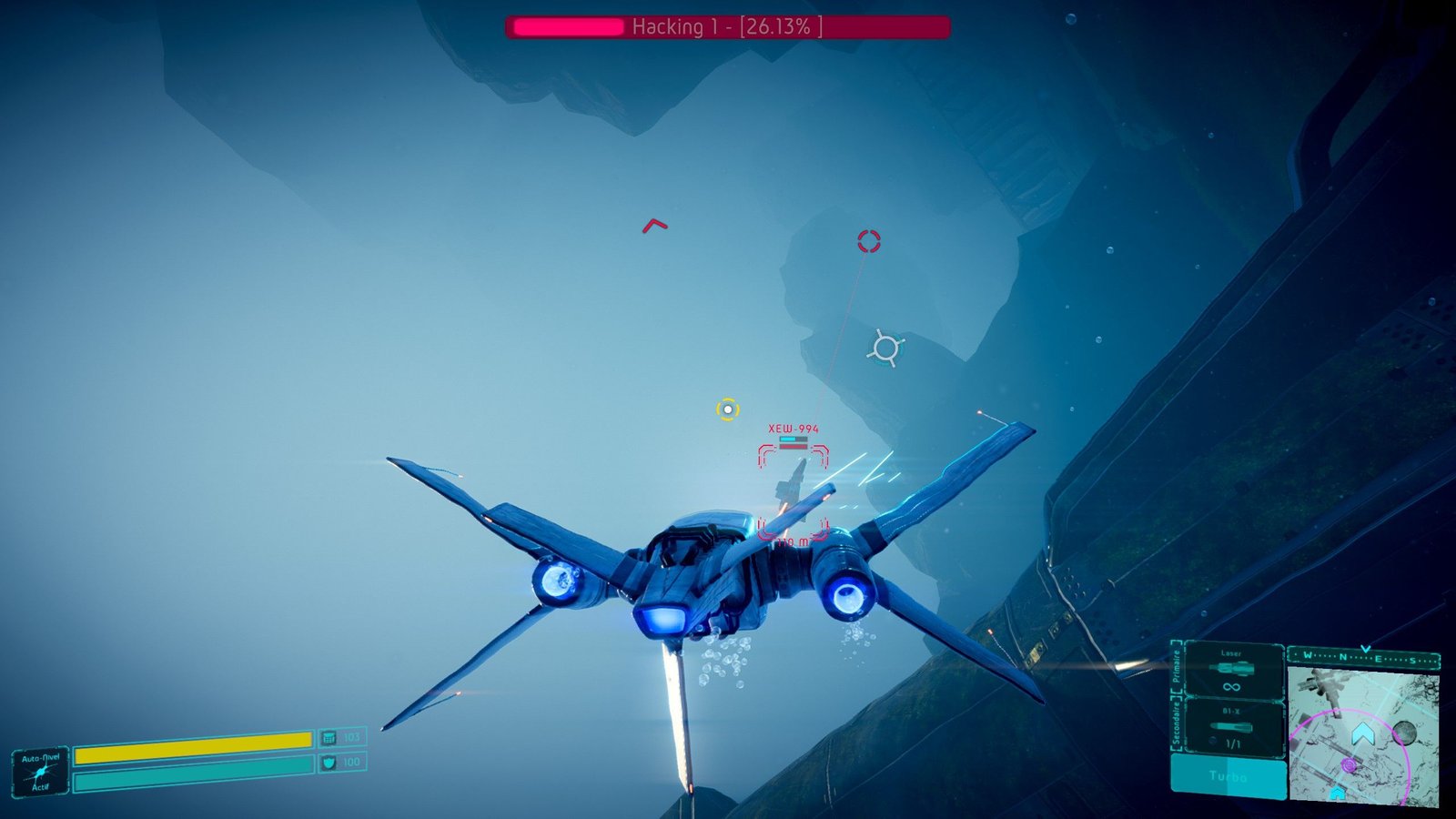
Task: Toggle the Auto-Nivel indicator
Action: point(41,772)
